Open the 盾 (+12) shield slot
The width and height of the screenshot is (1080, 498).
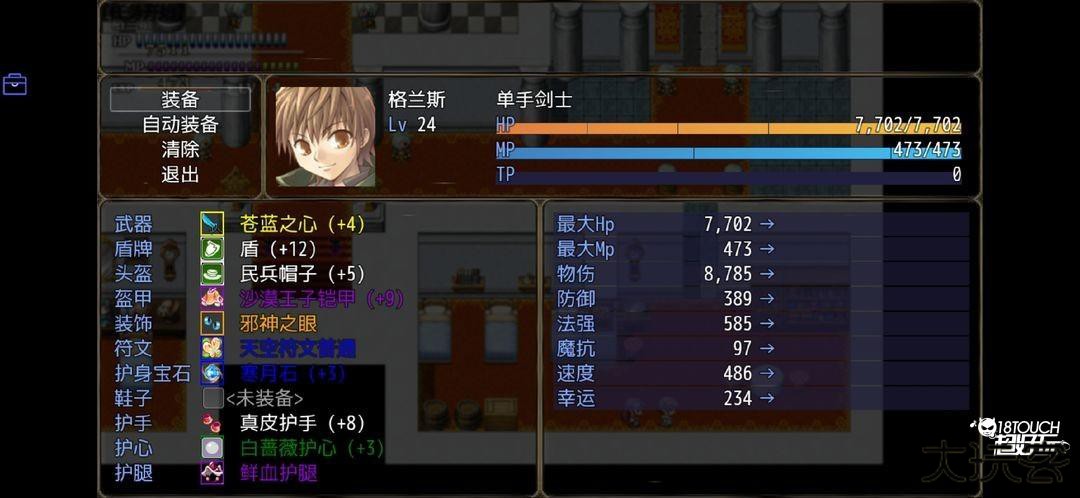[x=278, y=249]
